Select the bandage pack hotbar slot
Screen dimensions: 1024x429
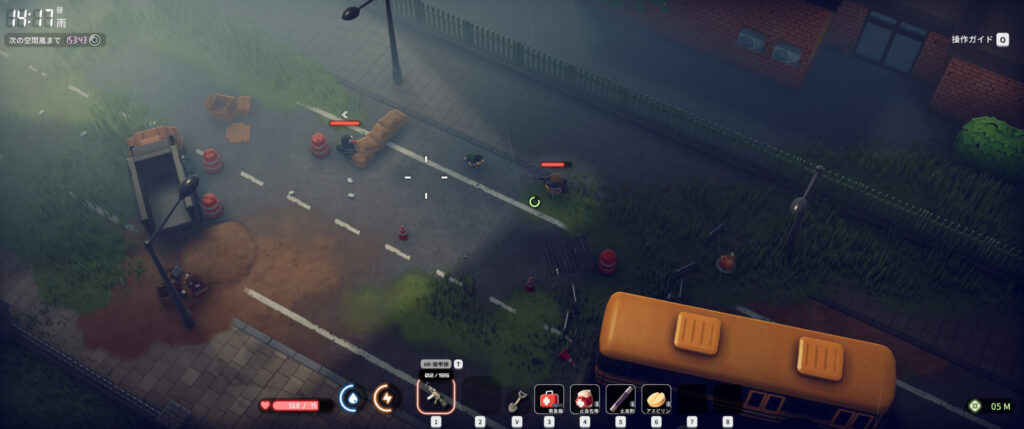[585, 399]
